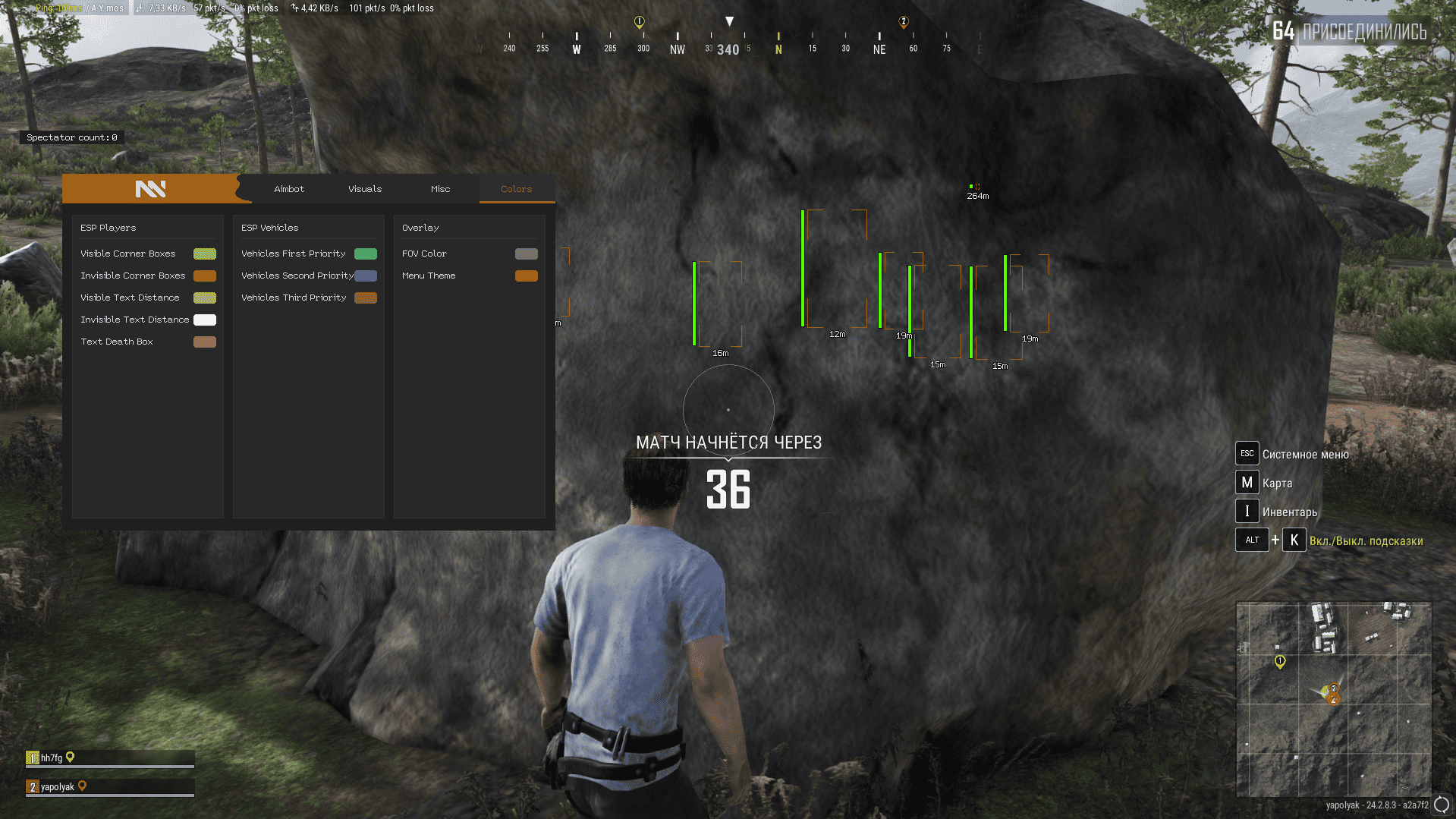Edit the Visible Text Distance color
Viewport: 1456px width, 819px height.
tap(205, 298)
